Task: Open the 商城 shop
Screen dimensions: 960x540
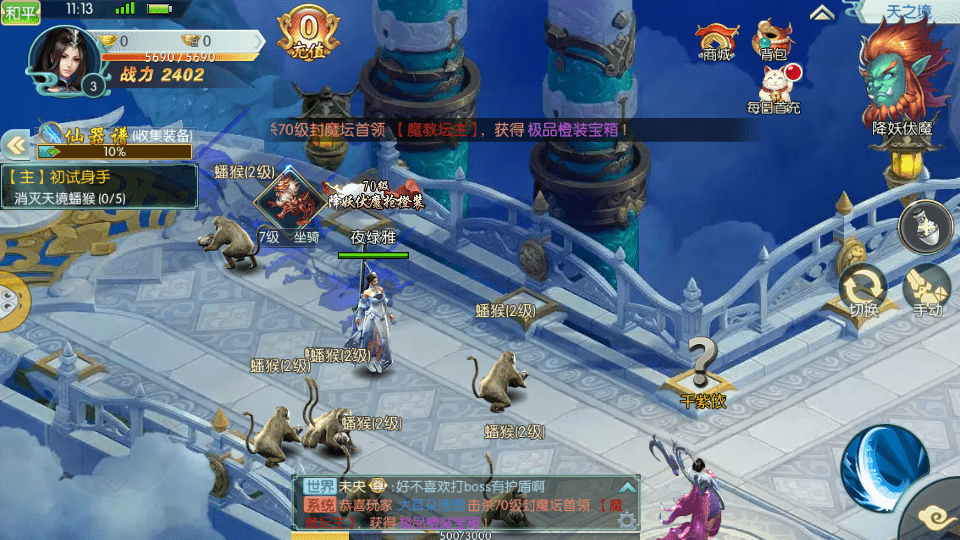Action: pyautogui.click(x=716, y=42)
